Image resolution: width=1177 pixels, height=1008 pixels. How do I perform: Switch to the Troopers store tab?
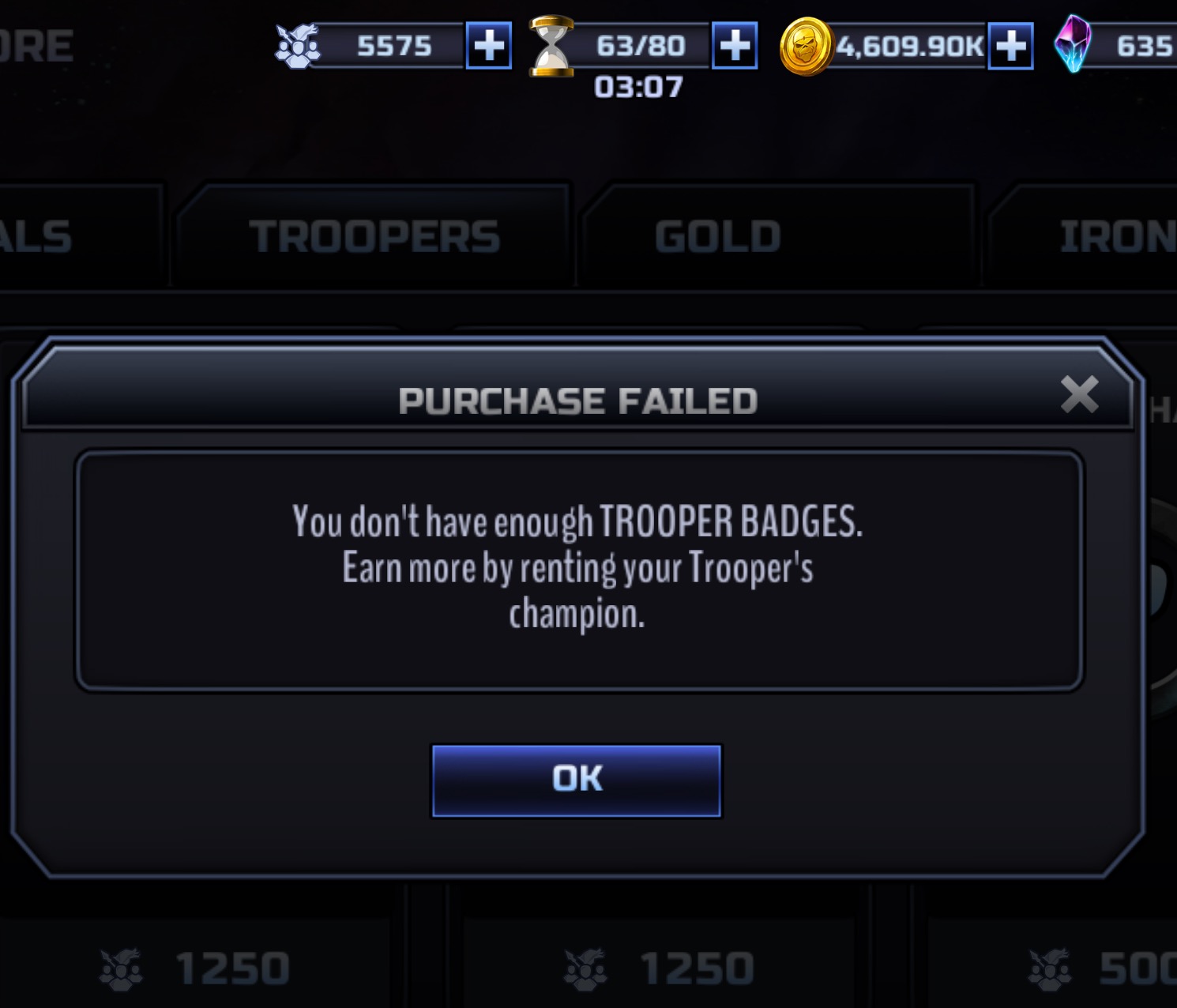374,236
